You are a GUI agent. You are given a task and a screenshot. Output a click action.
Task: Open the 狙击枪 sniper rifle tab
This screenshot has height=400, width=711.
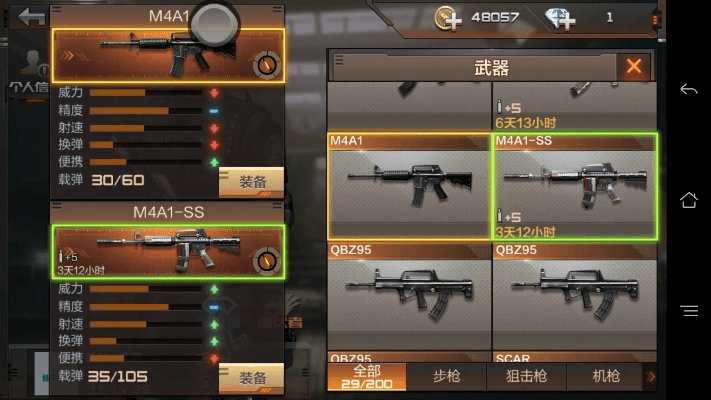527,376
